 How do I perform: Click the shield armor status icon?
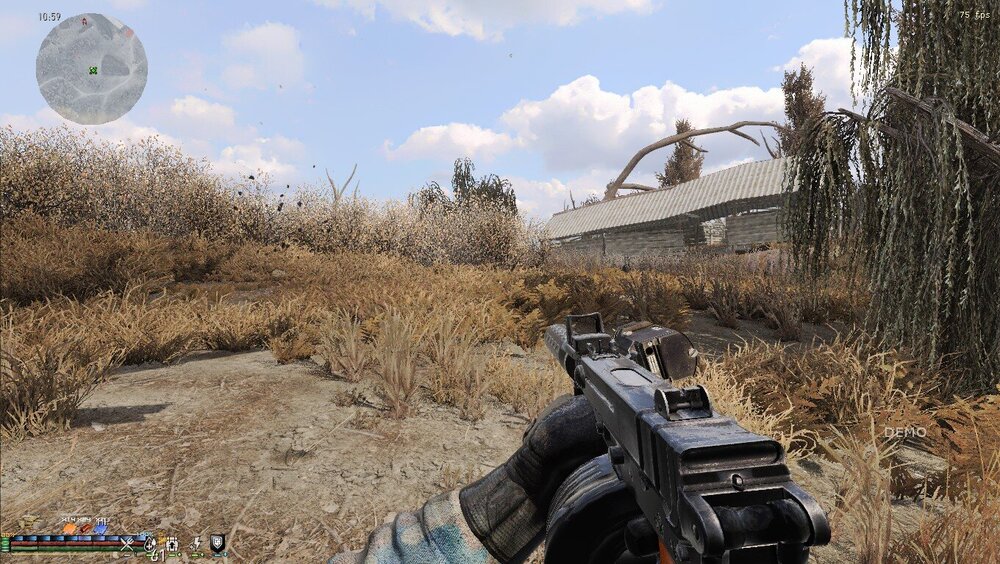[x=217, y=543]
